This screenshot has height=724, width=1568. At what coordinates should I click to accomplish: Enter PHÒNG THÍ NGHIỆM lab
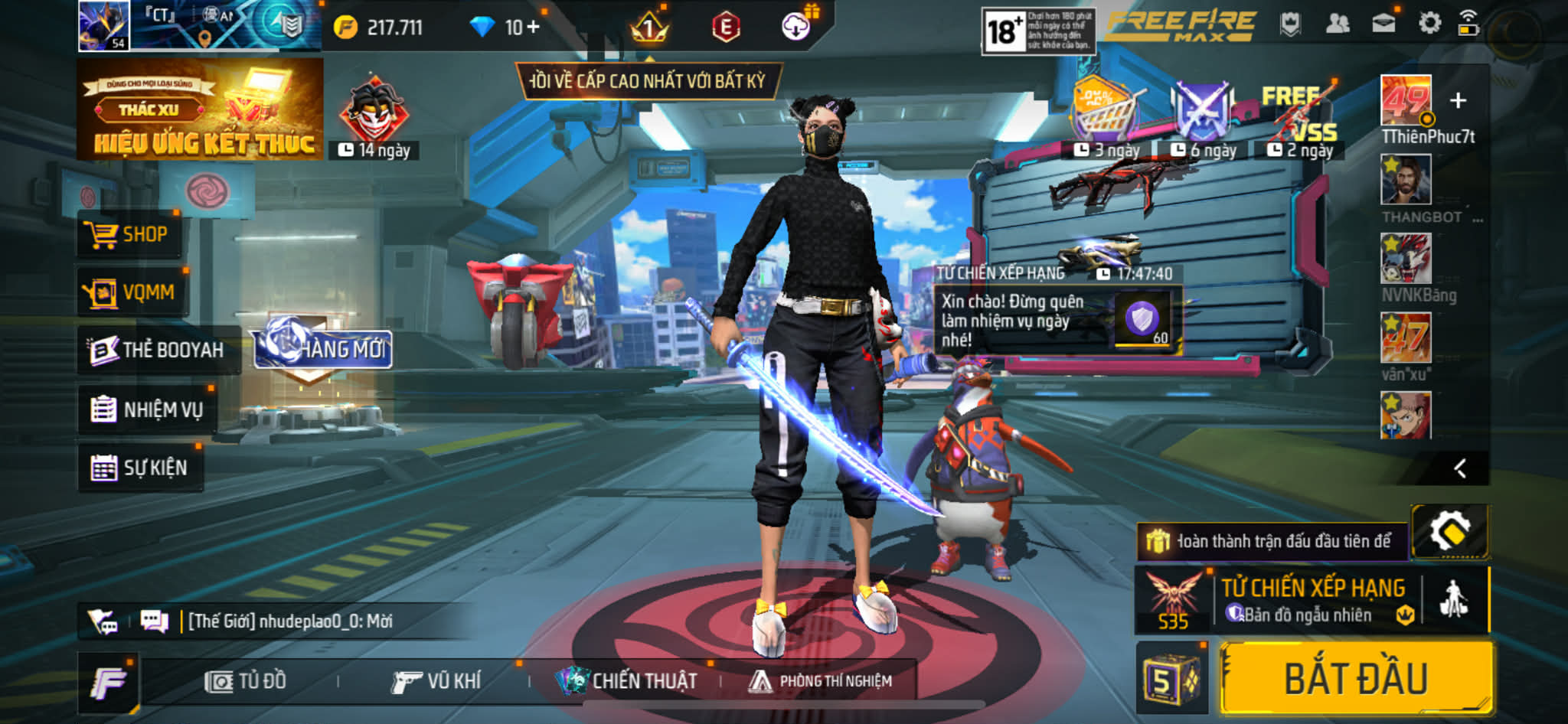pos(821,681)
